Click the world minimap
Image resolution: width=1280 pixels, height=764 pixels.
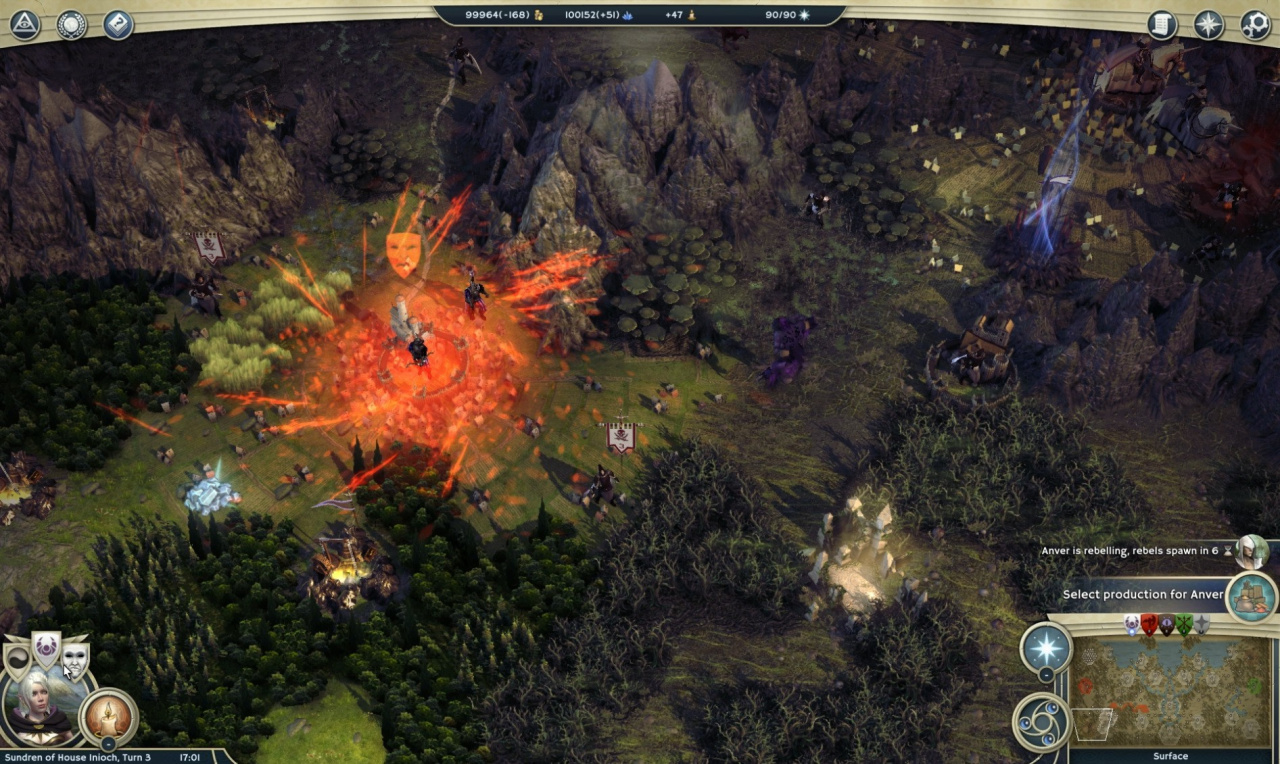(x=1170, y=692)
